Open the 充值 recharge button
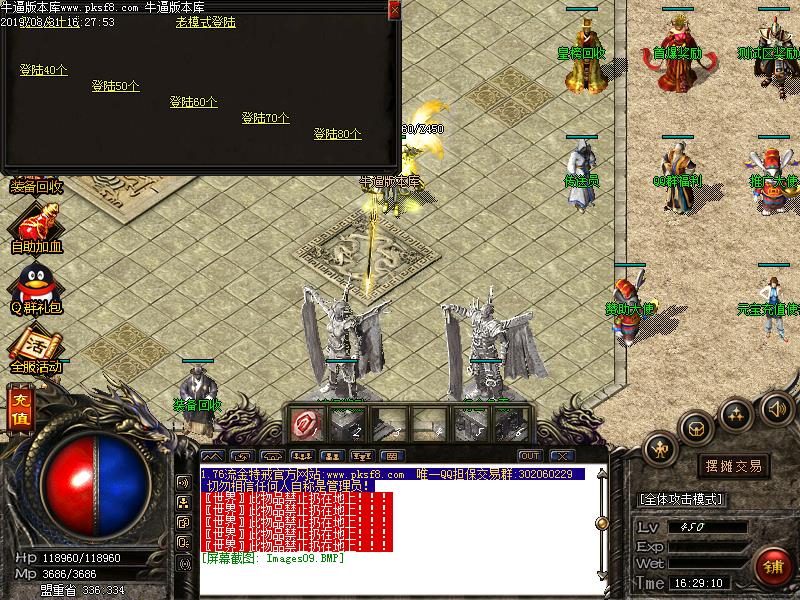 19,410
